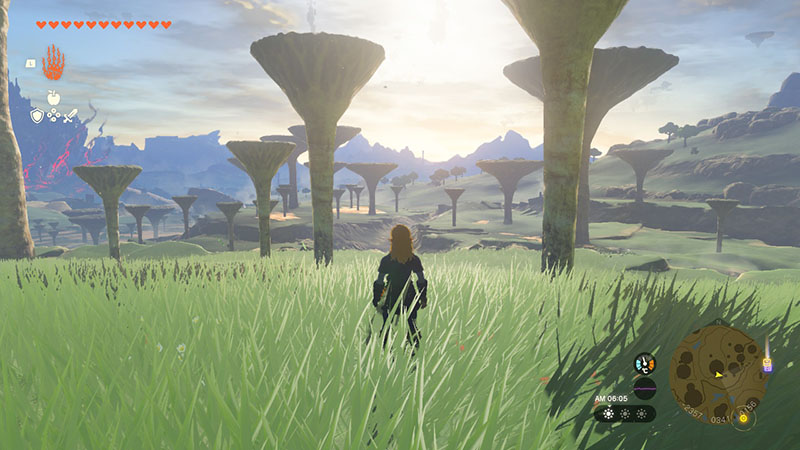Open the sword weapon quick-select icon
Image resolution: width=800 pixels, height=450 pixels.
(70, 116)
